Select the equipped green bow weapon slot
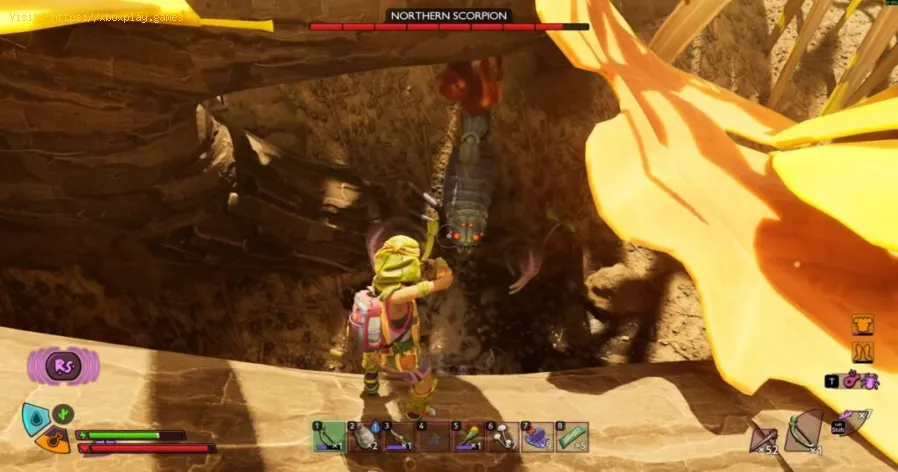This screenshot has height=472, width=898. (803, 430)
